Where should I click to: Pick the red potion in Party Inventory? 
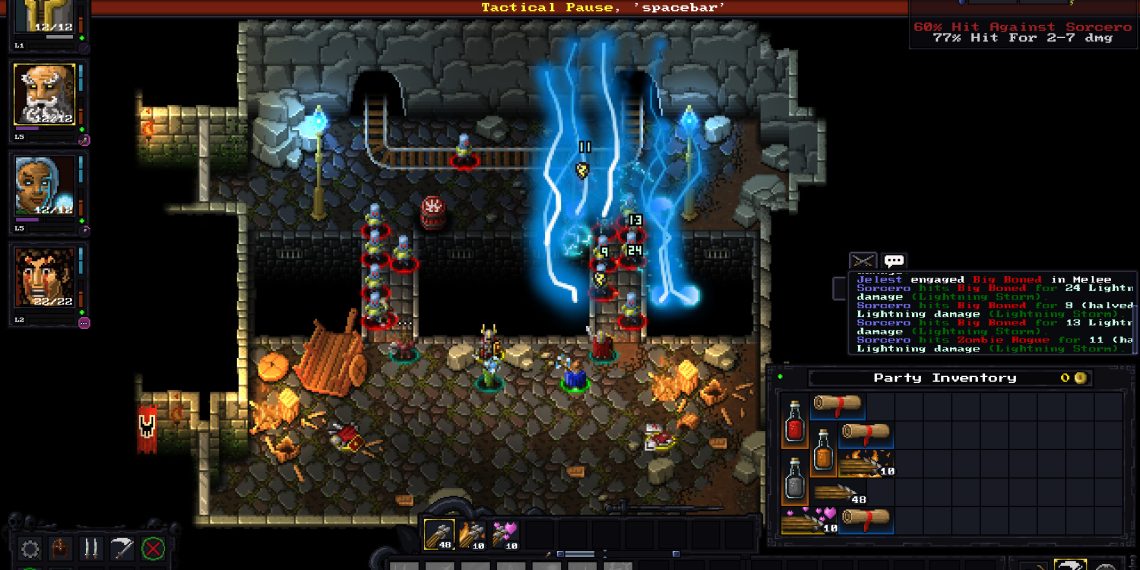coord(795,421)
